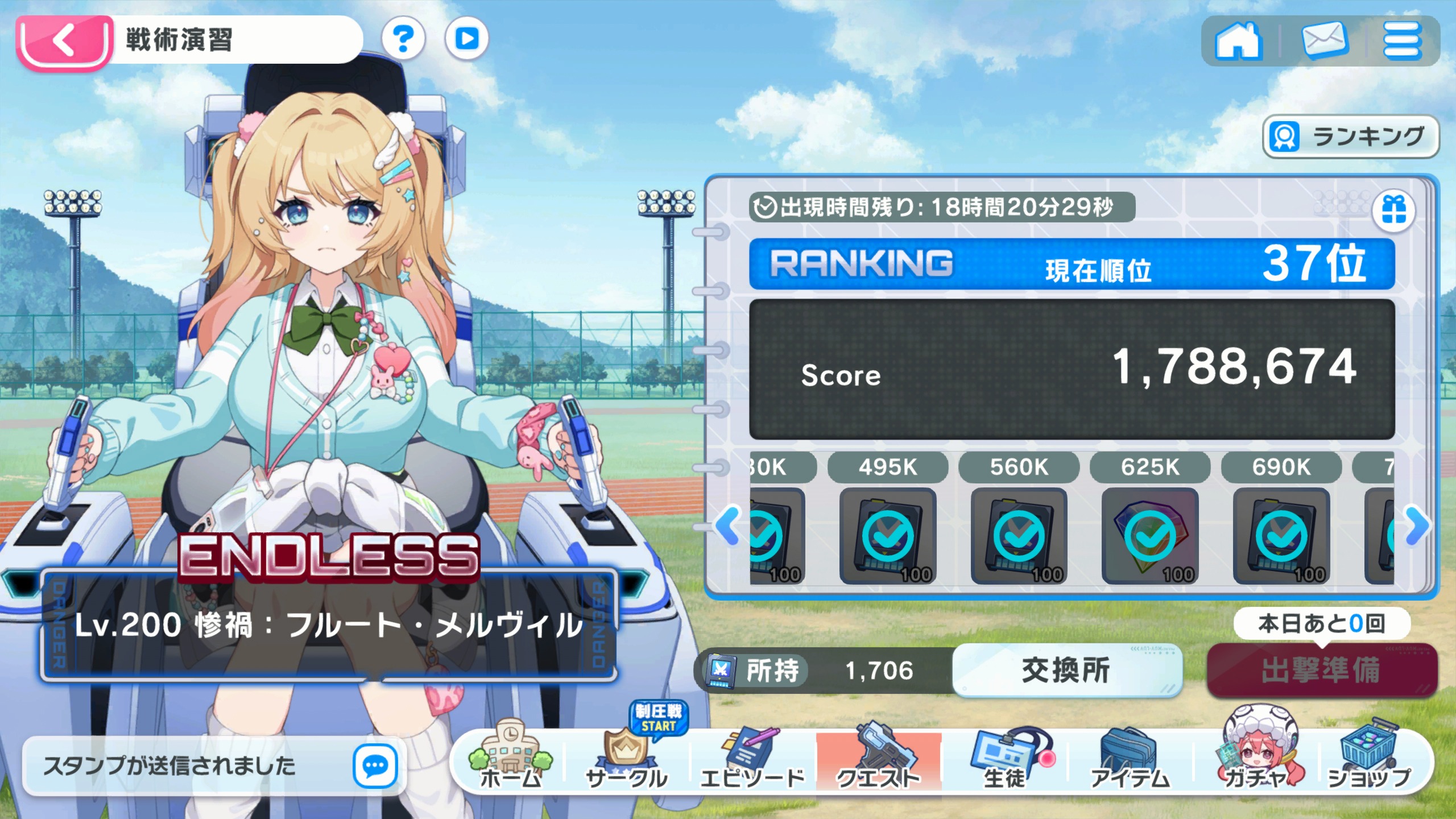
Task: Open the 交換所 exchange shop
Action: pyautogui.click(x=1066, y=670)
